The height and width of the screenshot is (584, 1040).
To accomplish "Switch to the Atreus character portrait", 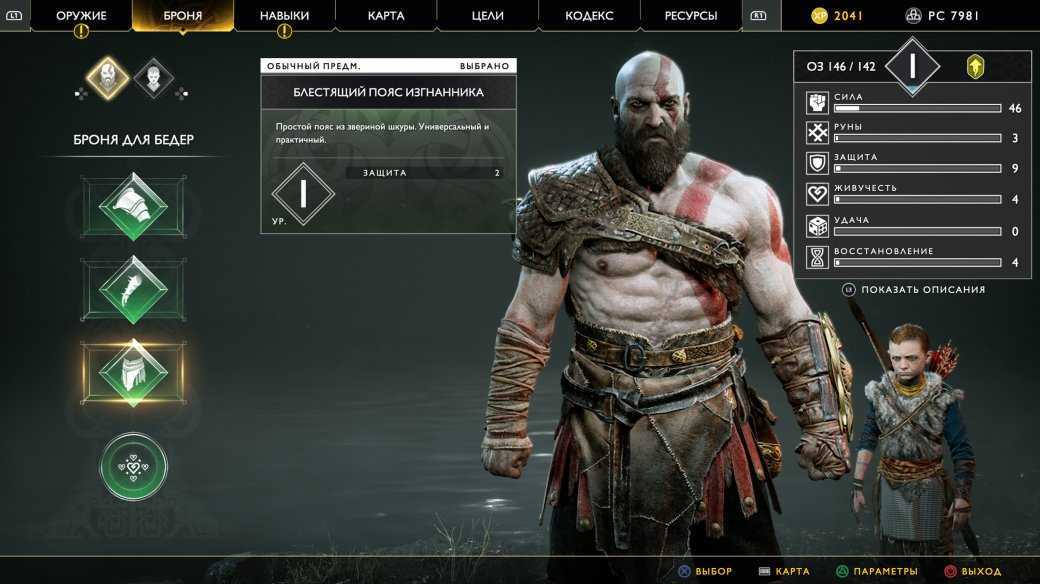I will 153,78.
